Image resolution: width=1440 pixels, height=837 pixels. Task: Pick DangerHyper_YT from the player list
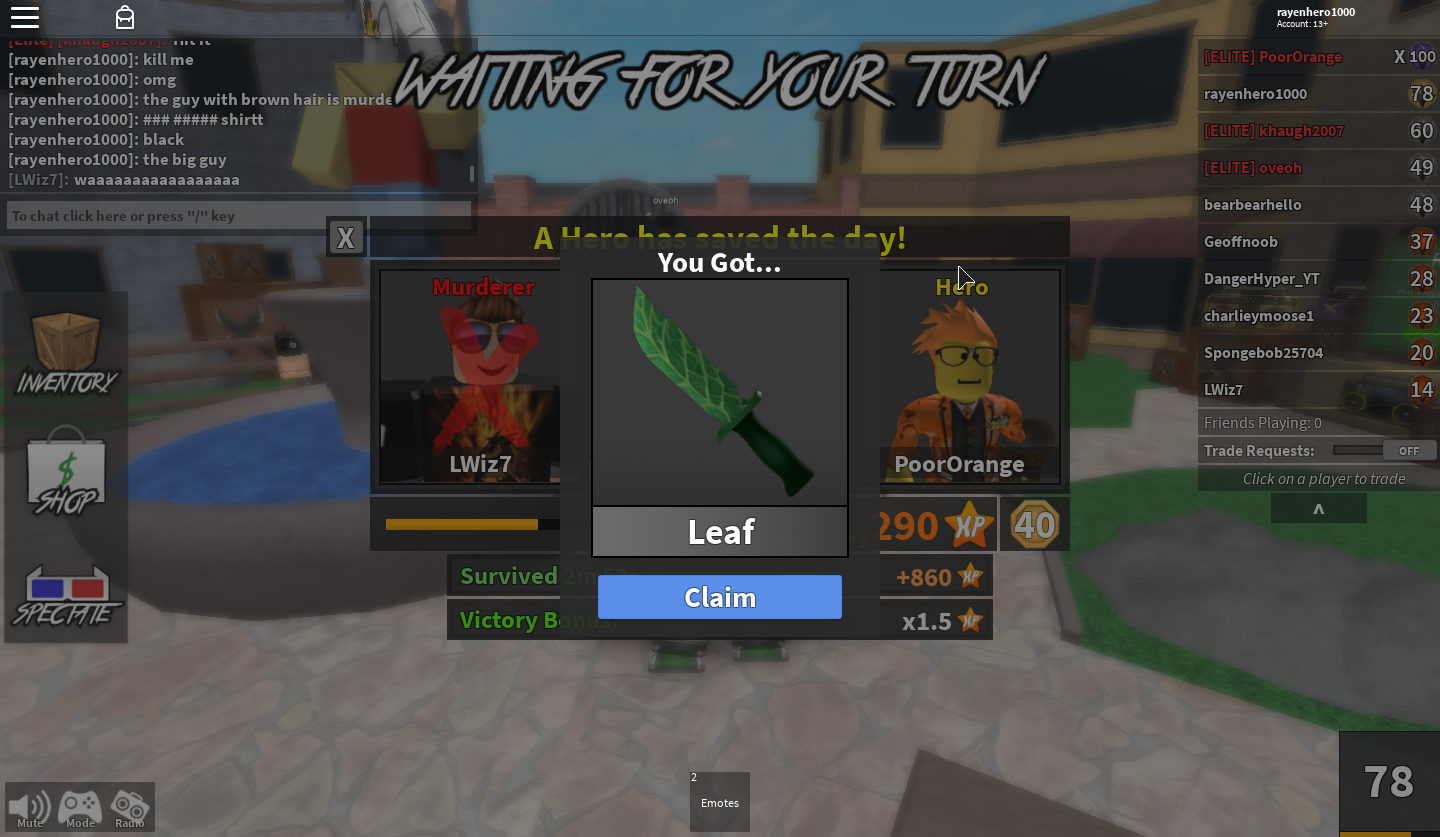click(x=1261, y=279)
